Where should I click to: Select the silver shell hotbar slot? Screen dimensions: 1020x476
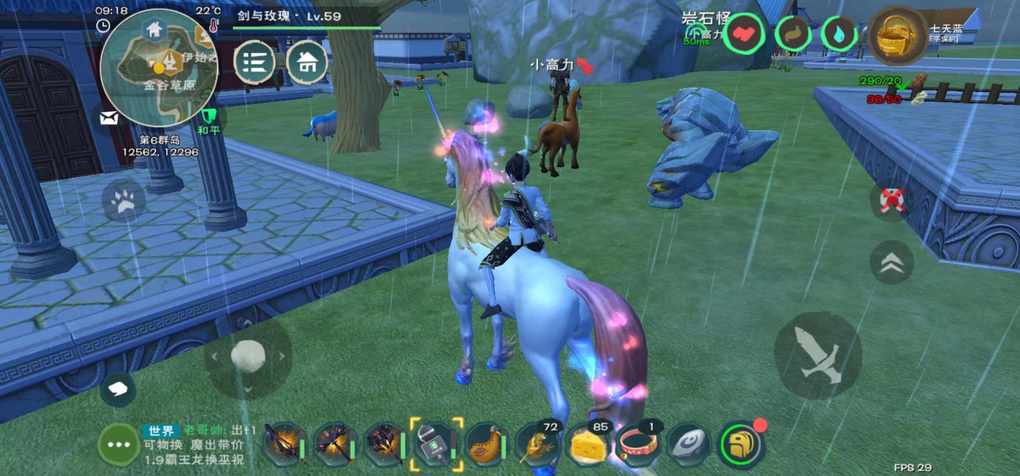(x=688, y=443)
